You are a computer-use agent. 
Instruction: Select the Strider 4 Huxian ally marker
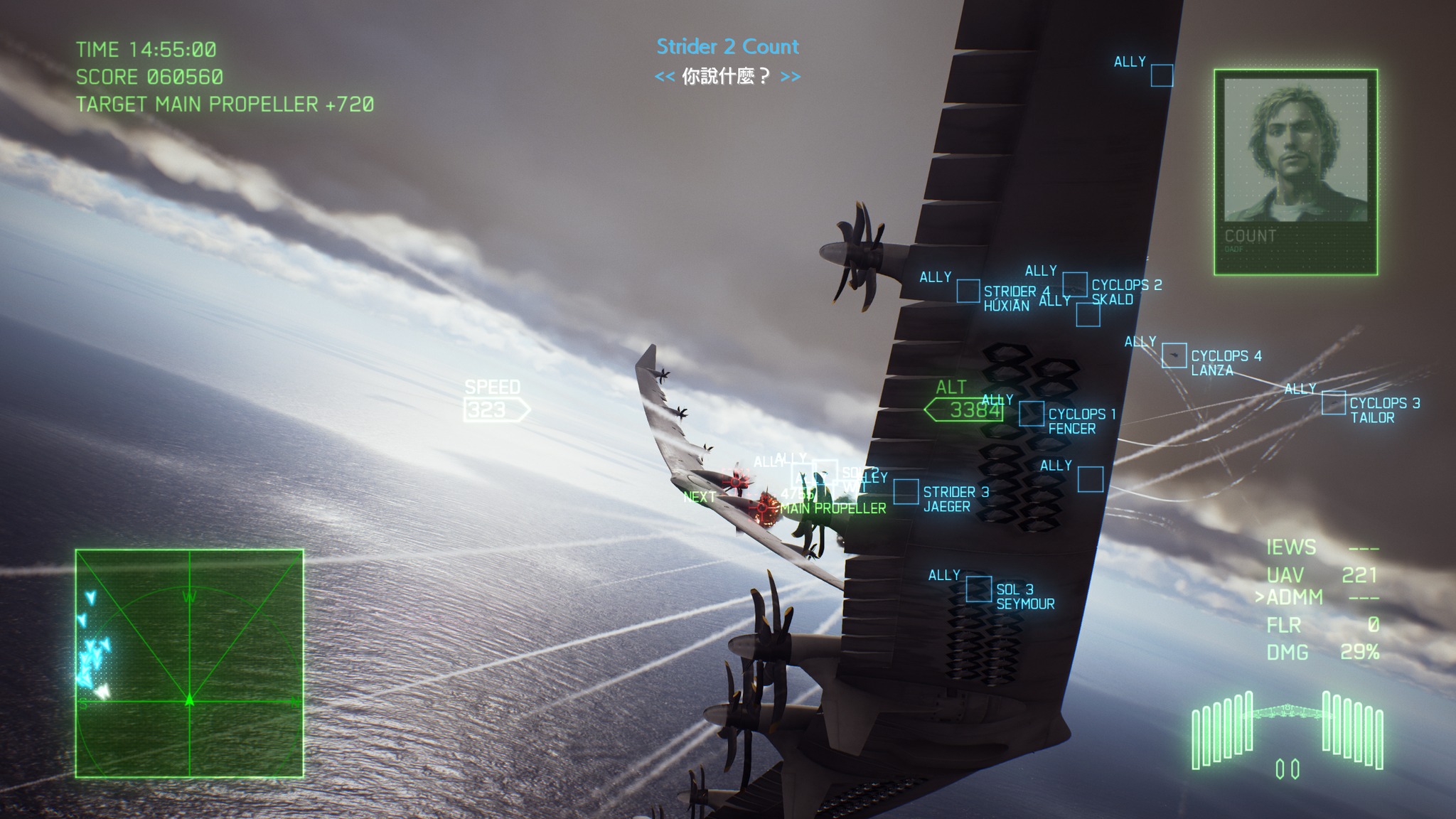pos(968,291)
